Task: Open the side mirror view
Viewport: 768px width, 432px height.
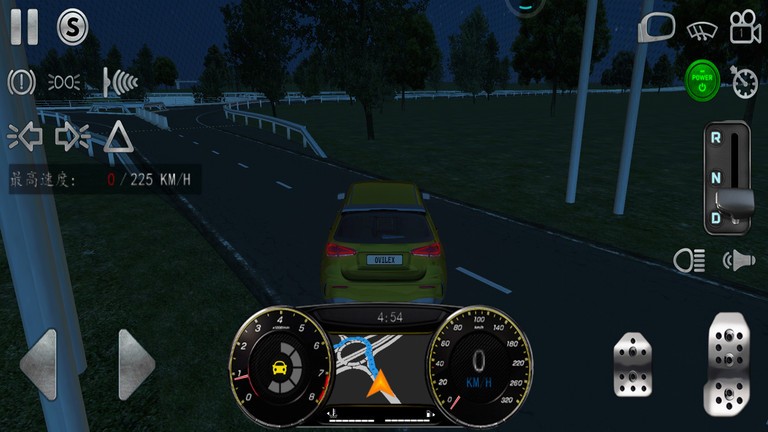Action: (x=656, y=28)
